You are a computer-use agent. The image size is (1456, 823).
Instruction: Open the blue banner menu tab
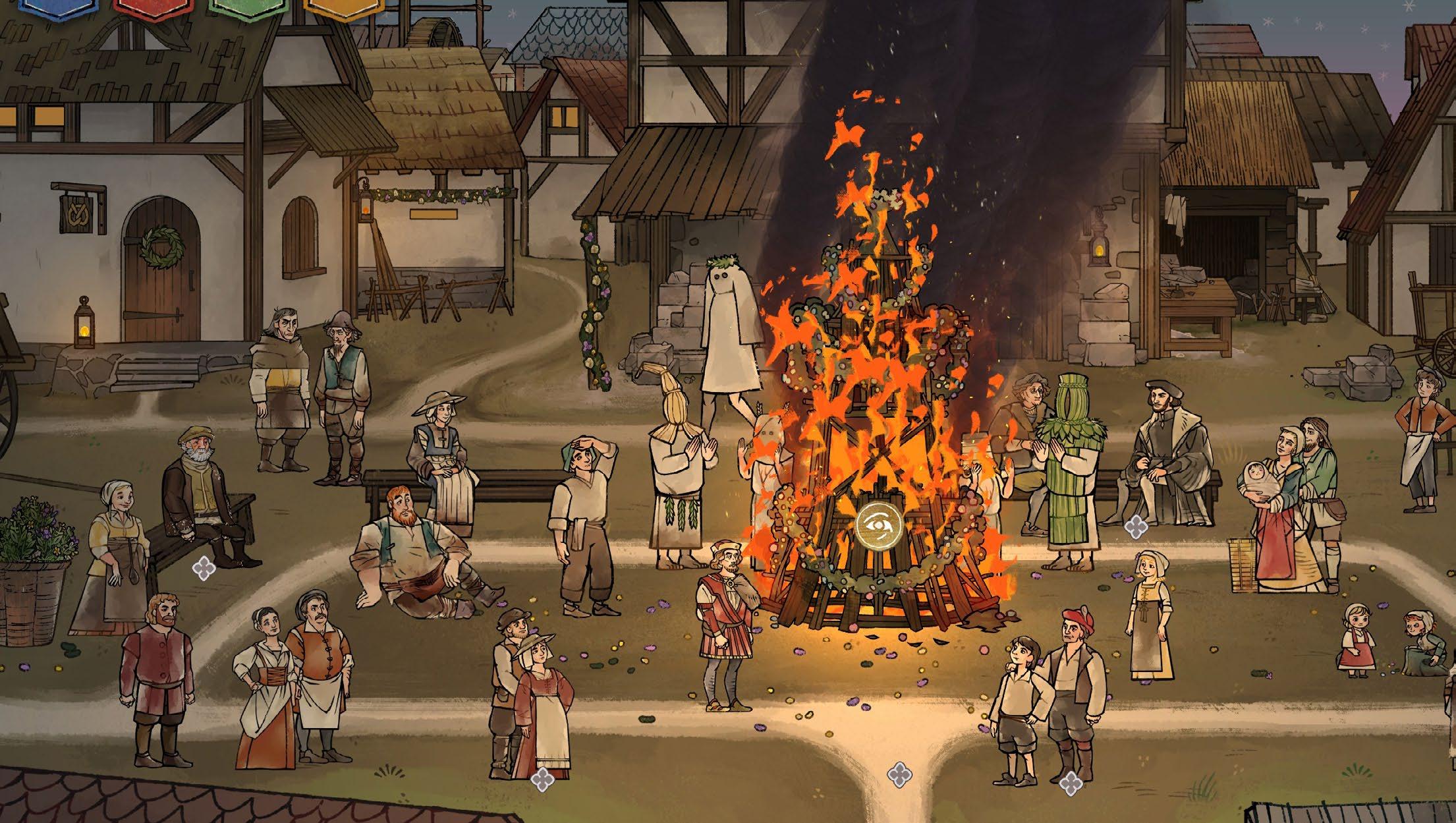[46, 5]
